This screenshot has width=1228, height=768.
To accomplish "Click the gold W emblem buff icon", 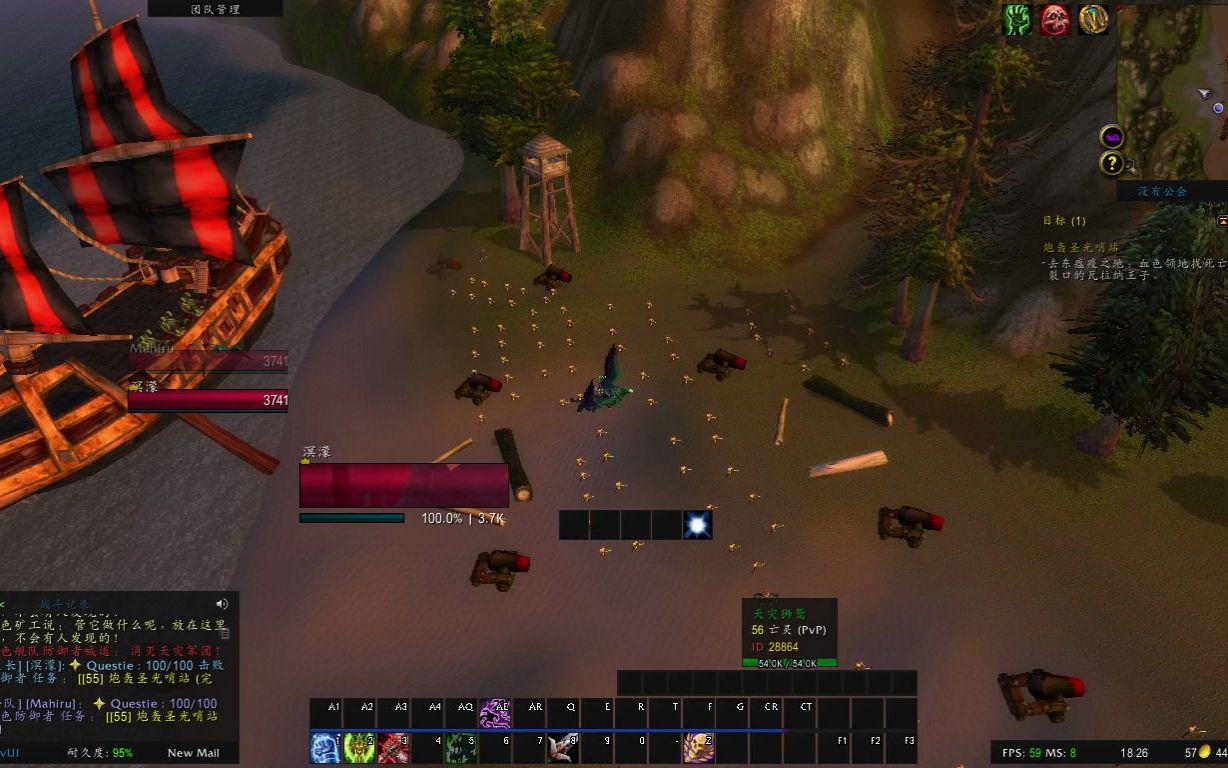I will 1093,20.
